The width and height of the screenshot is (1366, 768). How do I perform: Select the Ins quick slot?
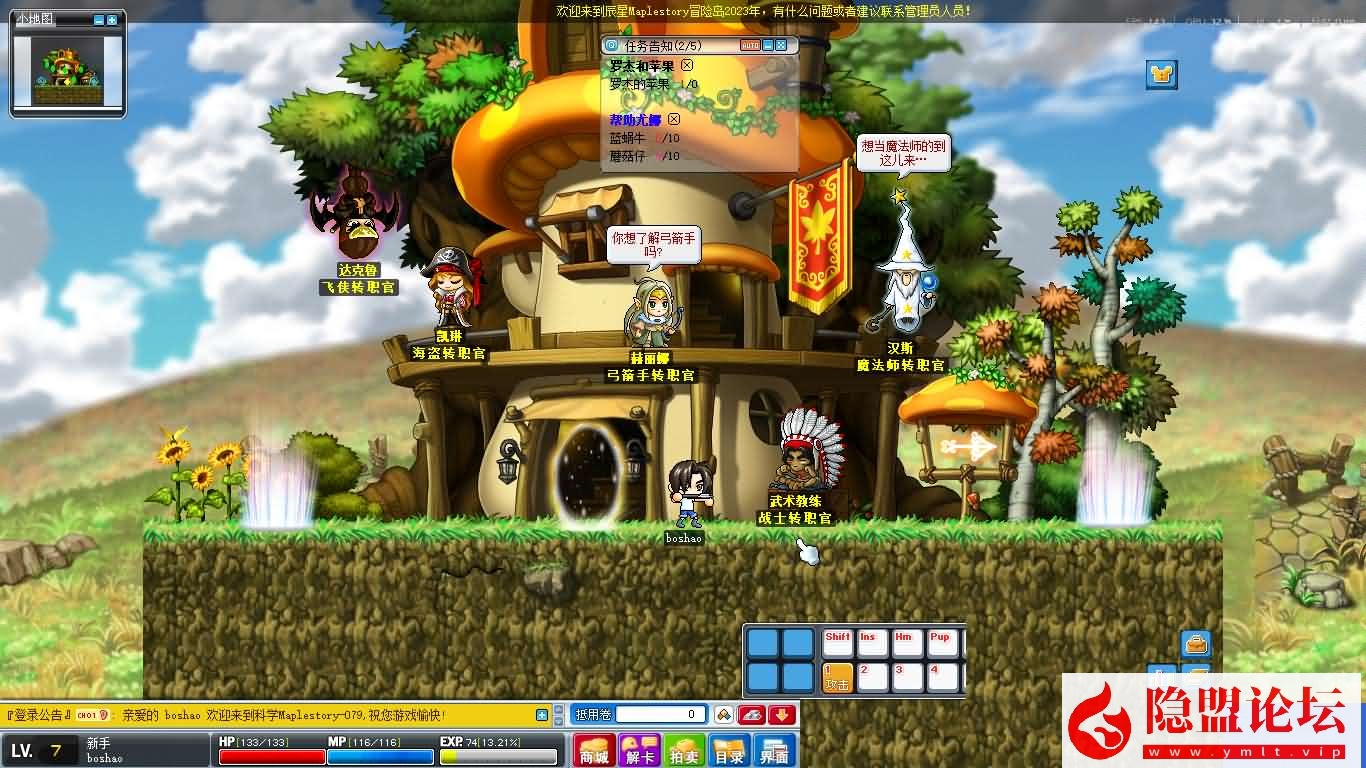pos(872,643)
